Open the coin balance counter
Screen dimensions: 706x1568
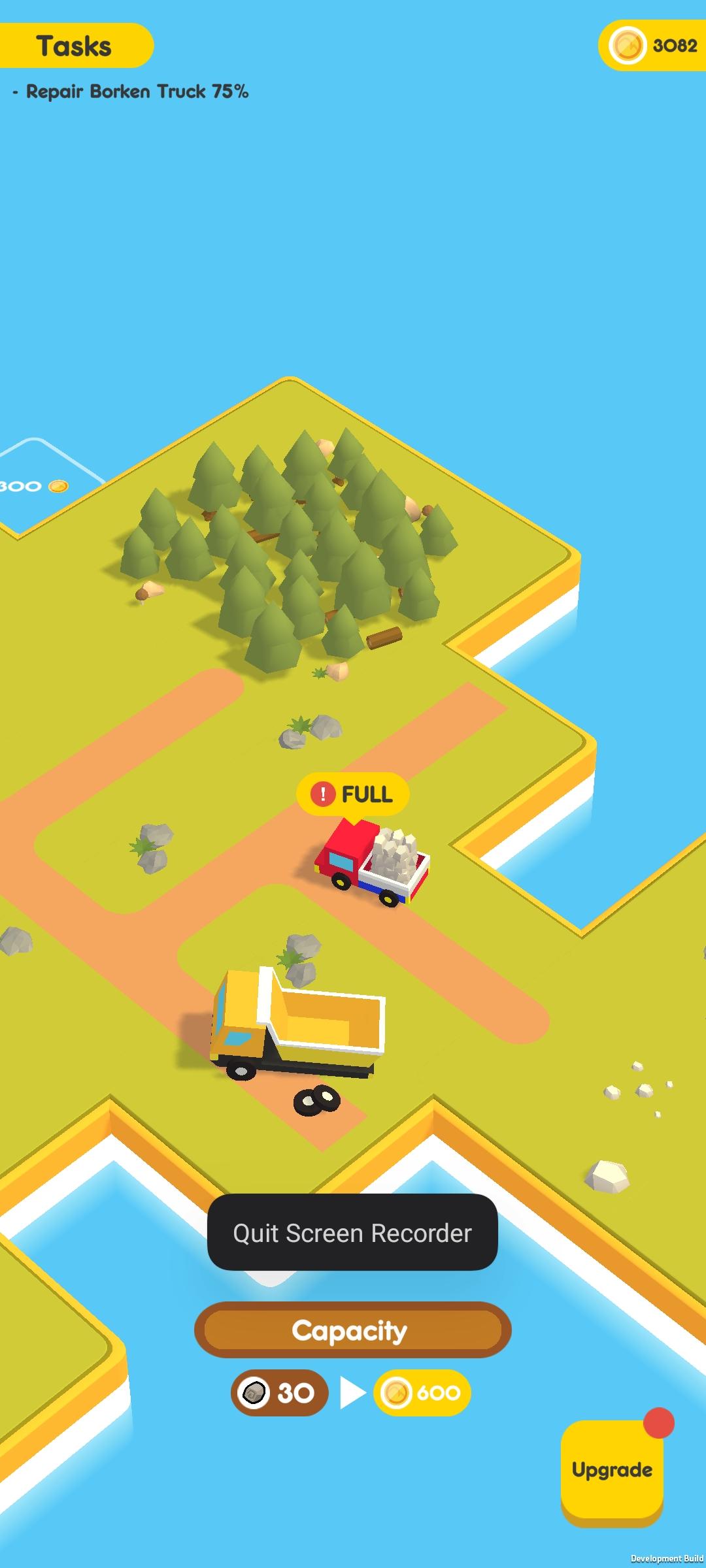tap(653, 45)
